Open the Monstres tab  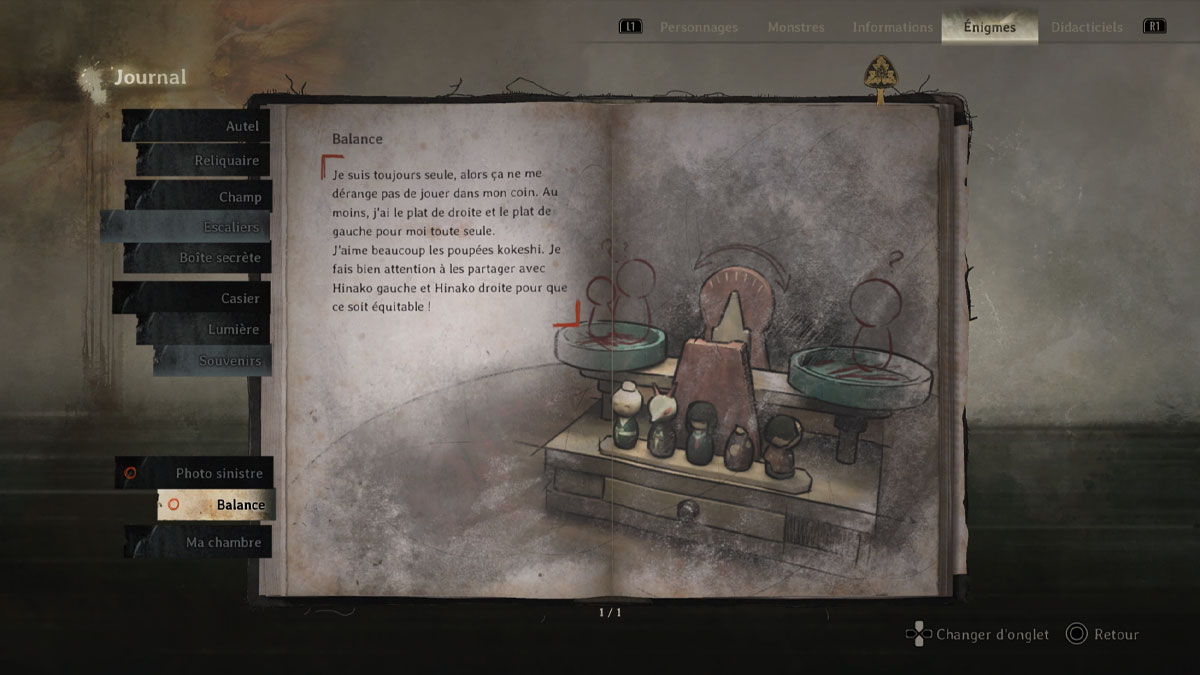click(x=796, y=27)
